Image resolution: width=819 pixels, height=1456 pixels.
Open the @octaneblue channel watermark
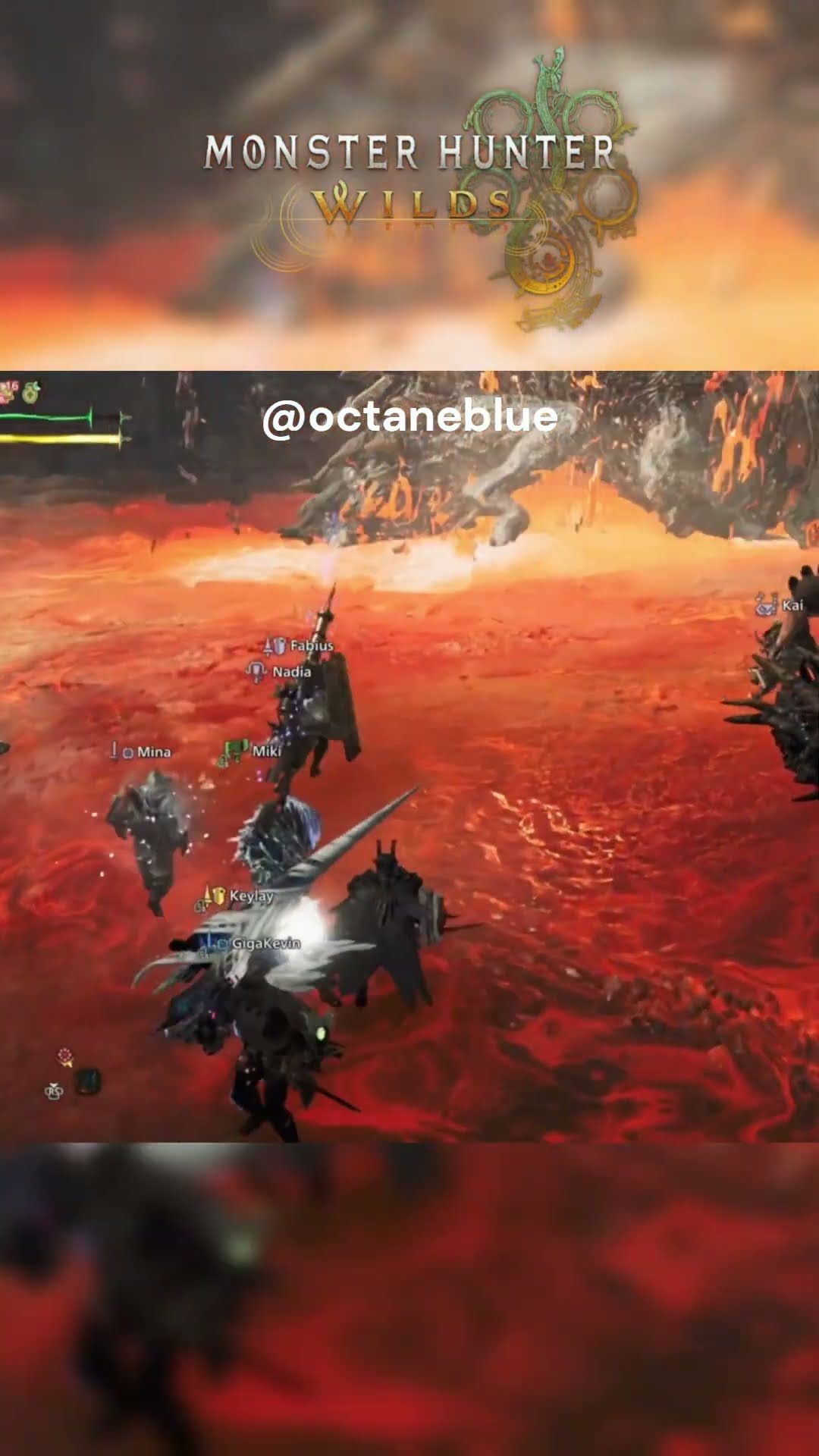click(x=409, y=417)
